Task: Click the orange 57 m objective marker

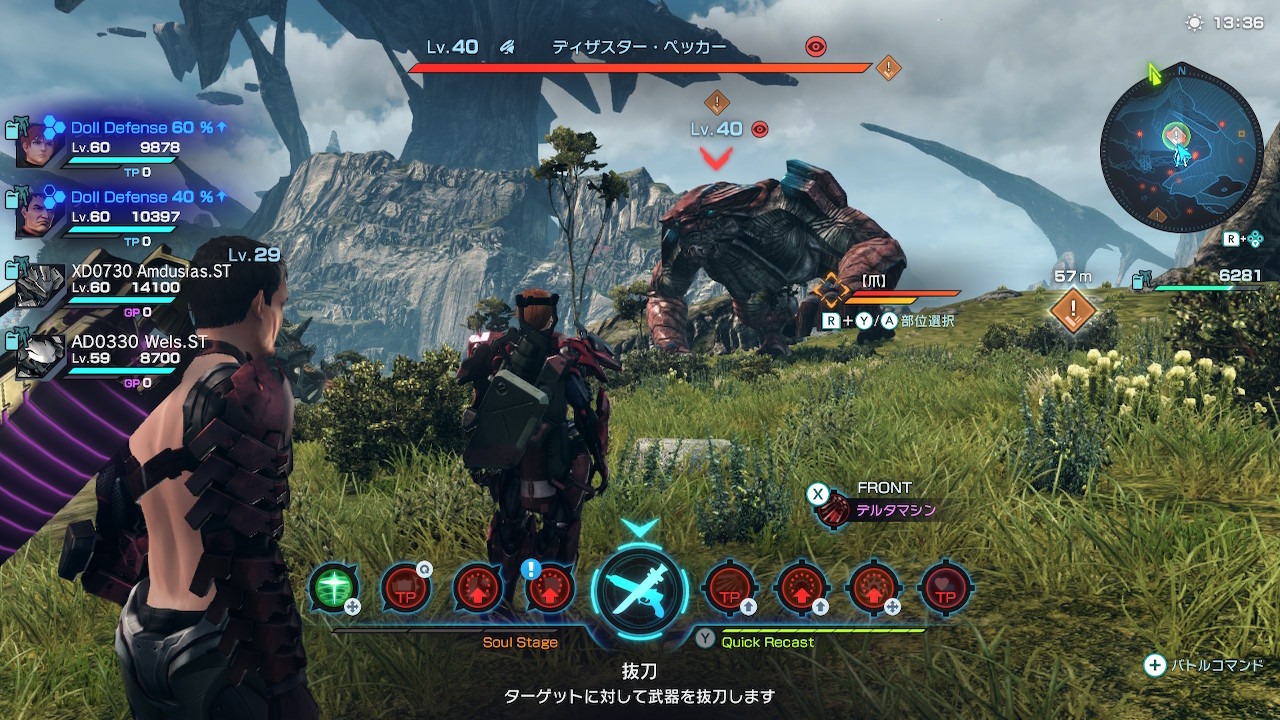Action: click(x=1073, y=310)
